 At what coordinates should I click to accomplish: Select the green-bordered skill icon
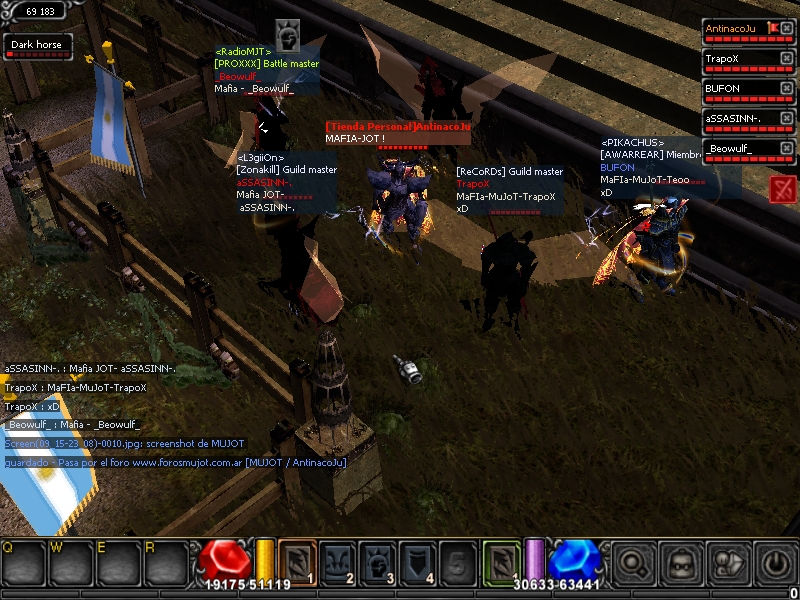pyautogui.click(x=501, y=562)
